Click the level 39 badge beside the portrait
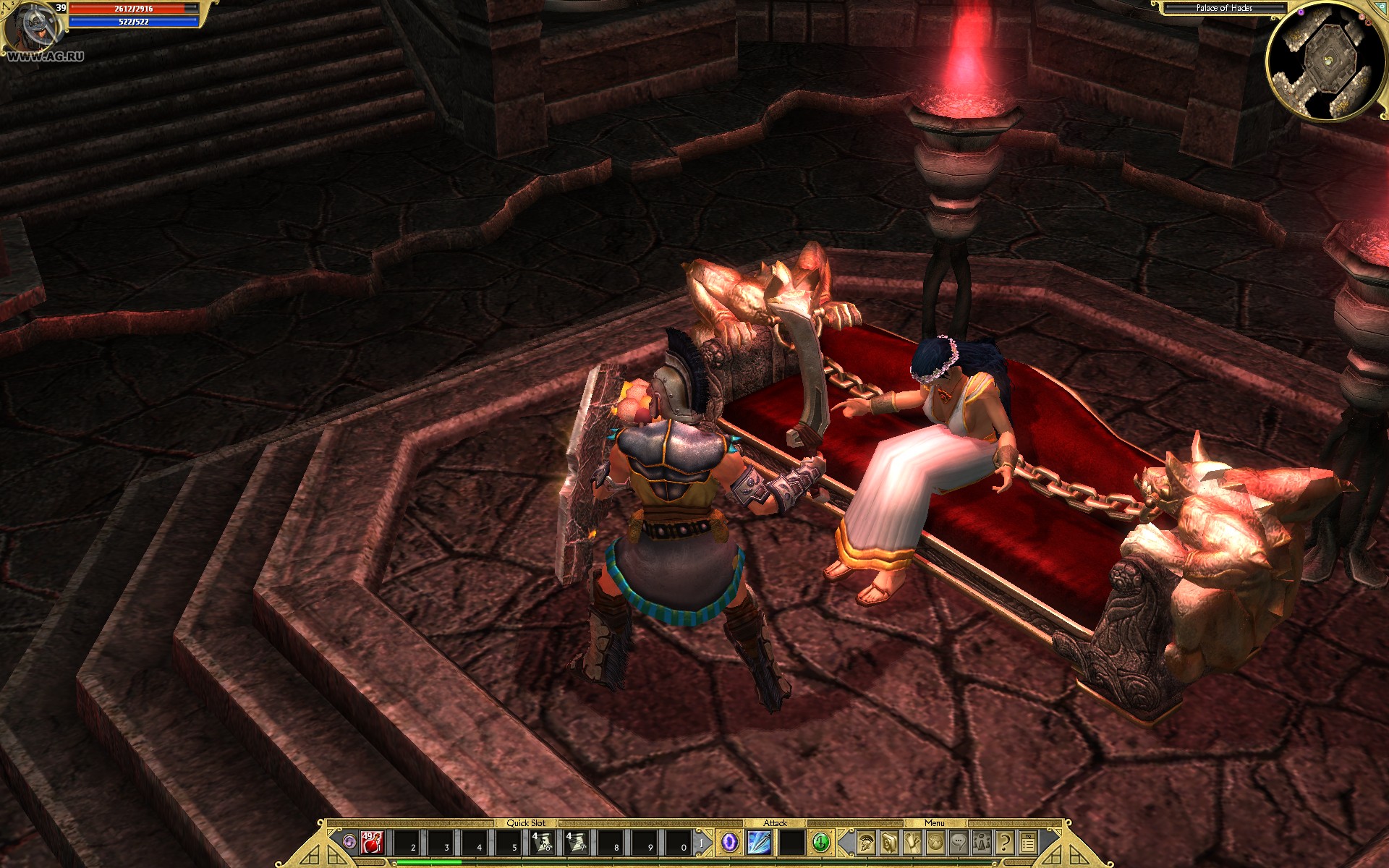Image resolution: width=1389 pixels, height=868 pixels. (x=61, y=7)
